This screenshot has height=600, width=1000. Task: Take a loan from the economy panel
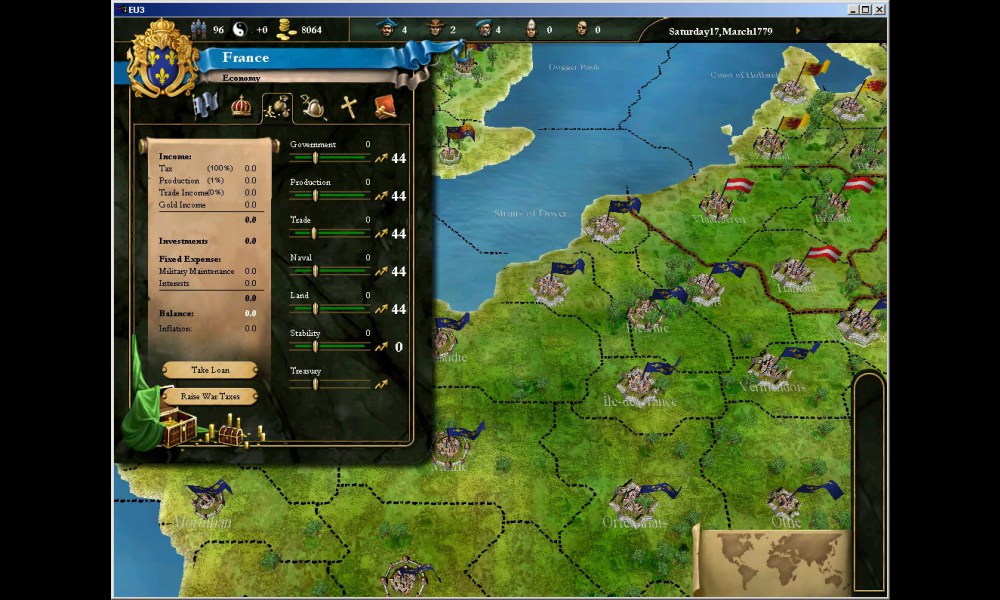[210, 370]
